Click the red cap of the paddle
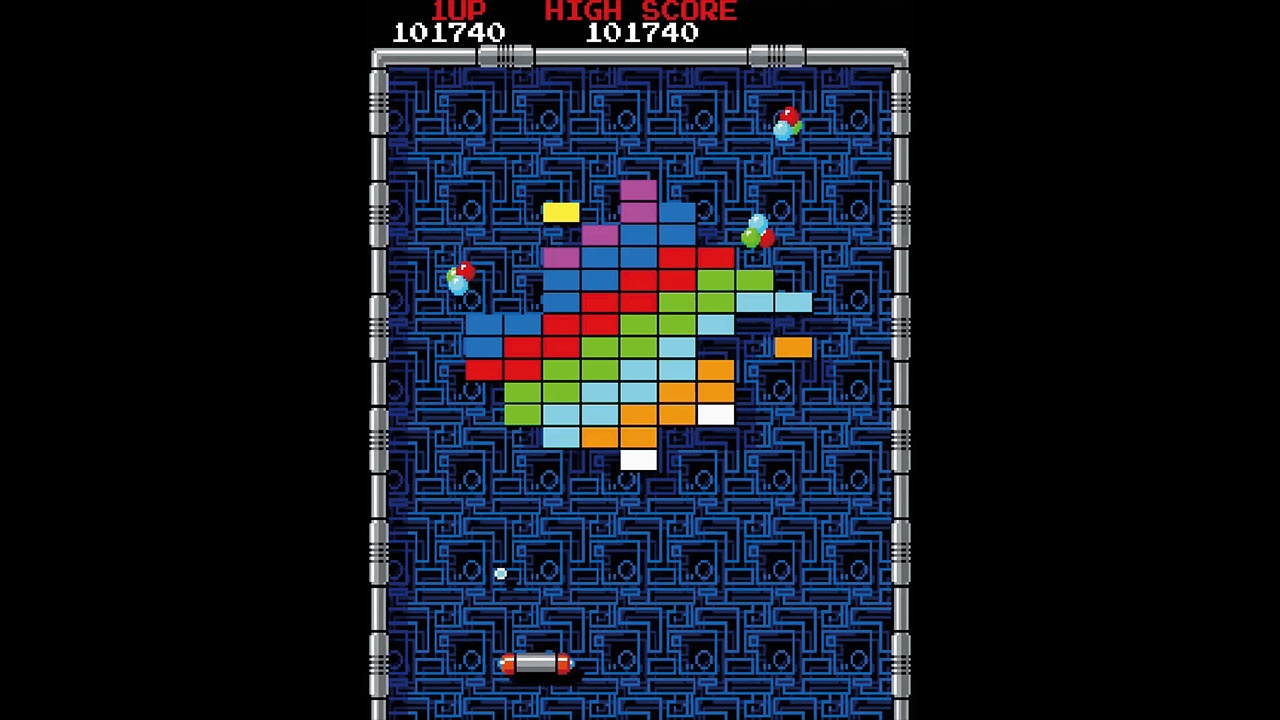Screen dimensions: 1280x720 pos(566,661)
